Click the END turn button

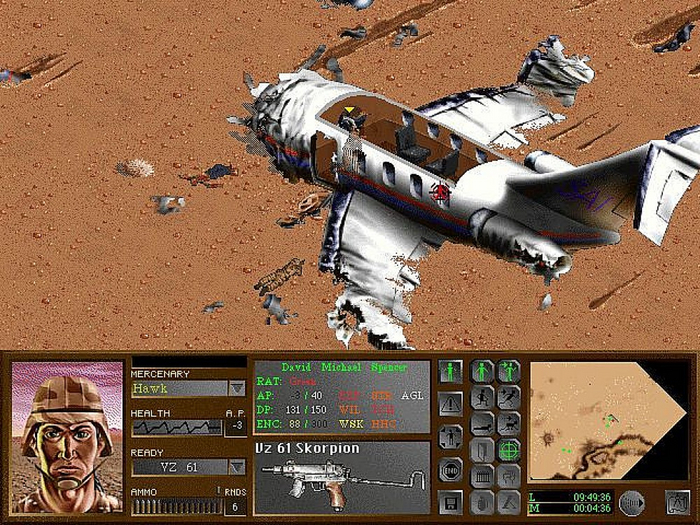[450, 469]
